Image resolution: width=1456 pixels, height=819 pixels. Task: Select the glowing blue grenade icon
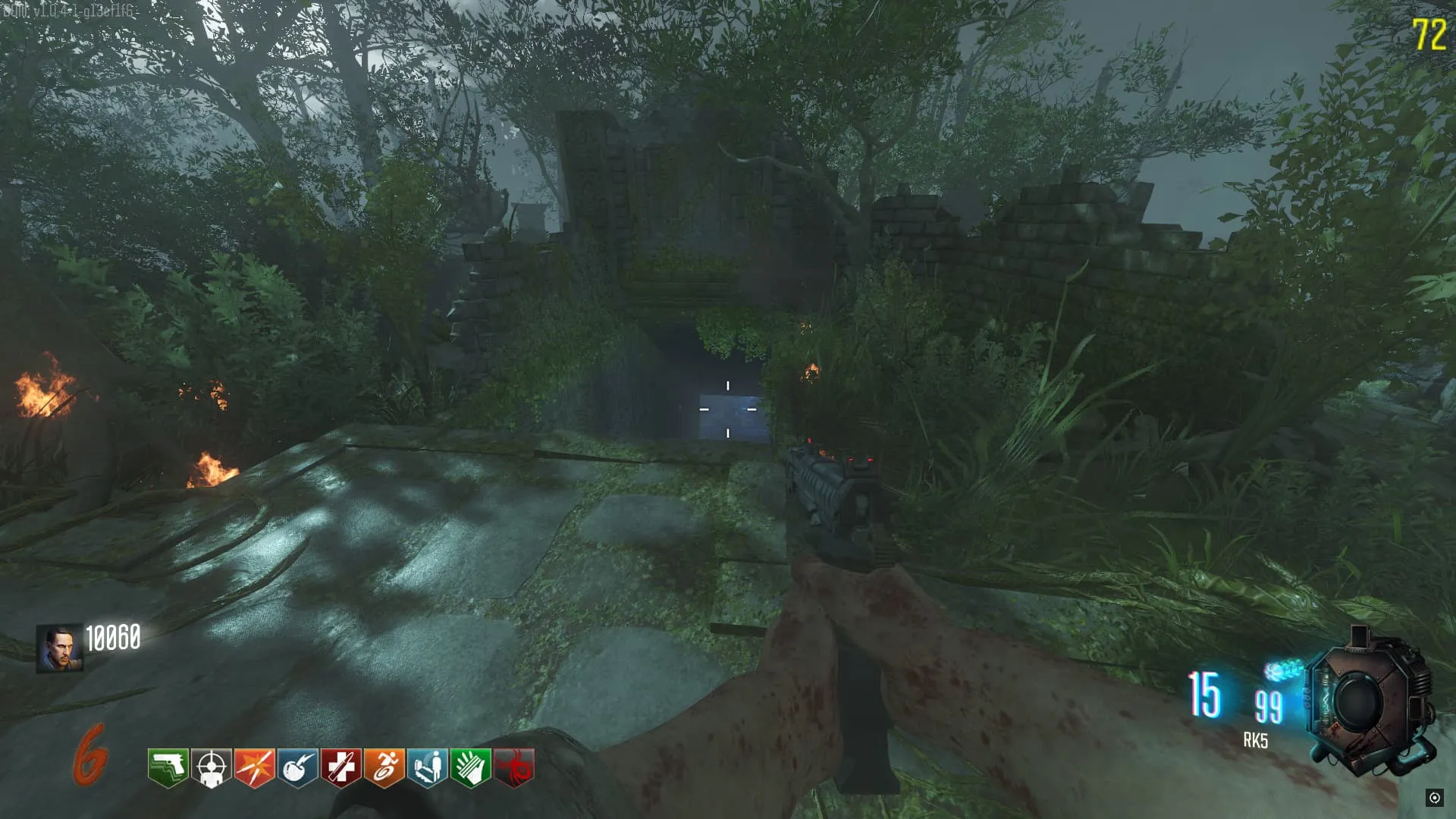tap(1283, 670)
